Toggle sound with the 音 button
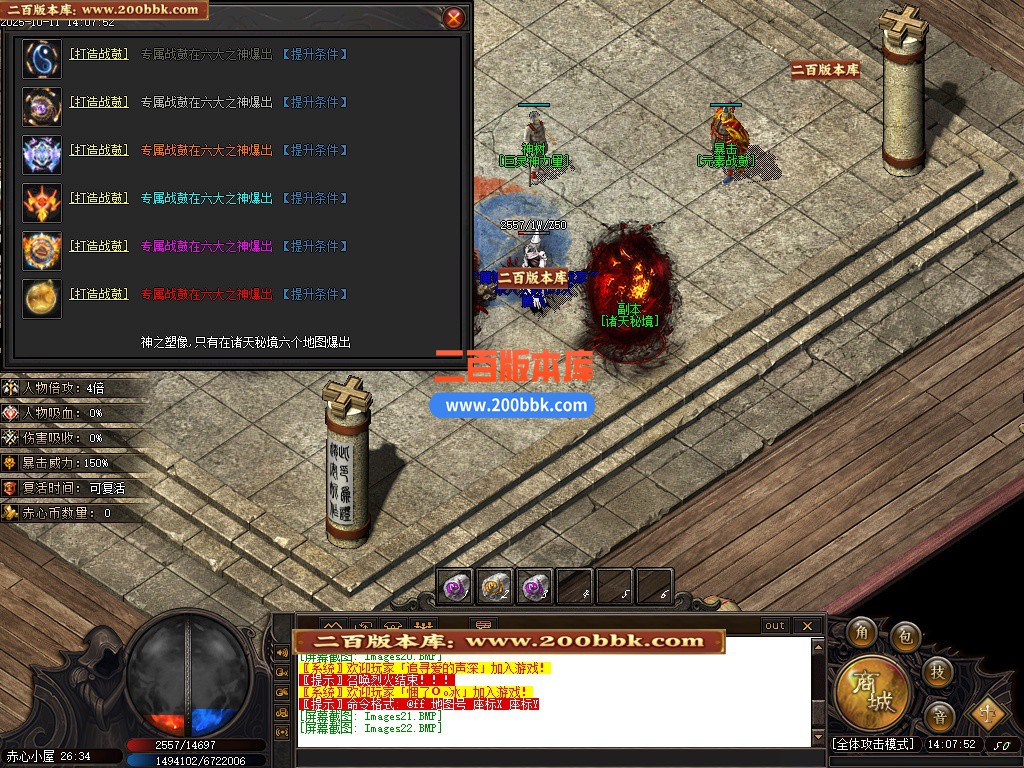1024x768 pixels. [x=939, y=716]
